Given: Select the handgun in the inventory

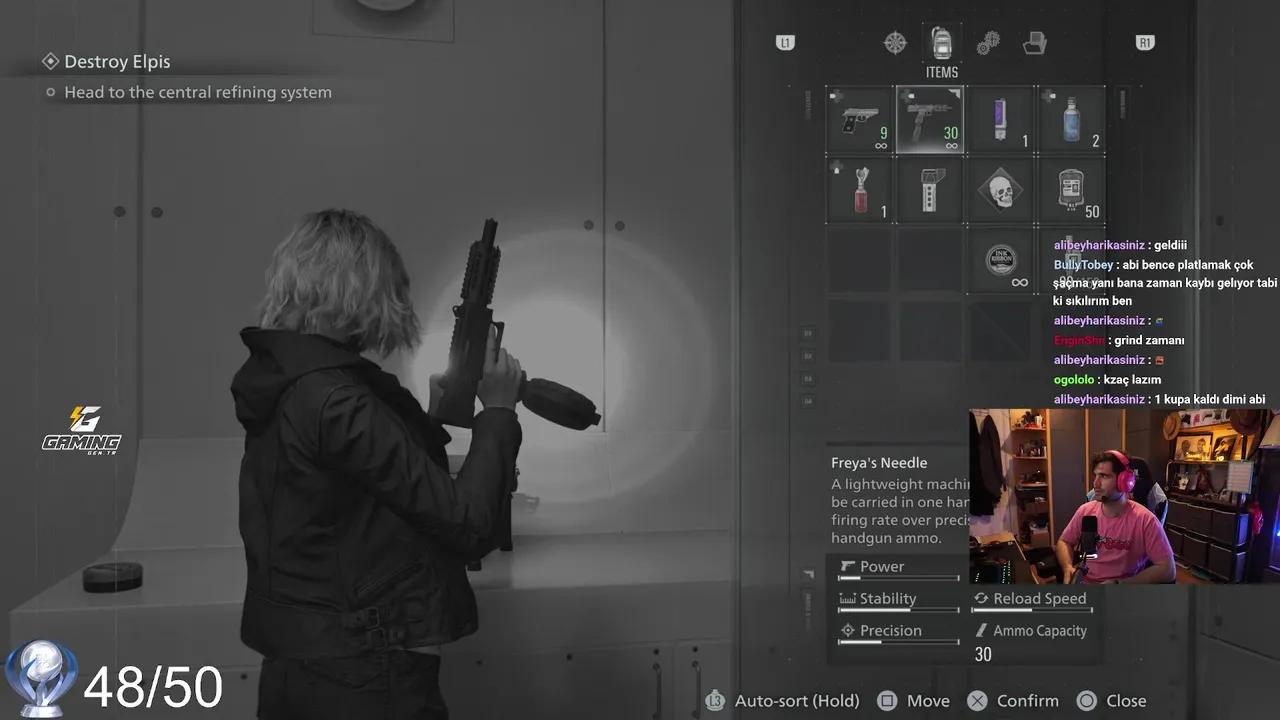Looking at the screenshot, I should click(858, 119).
